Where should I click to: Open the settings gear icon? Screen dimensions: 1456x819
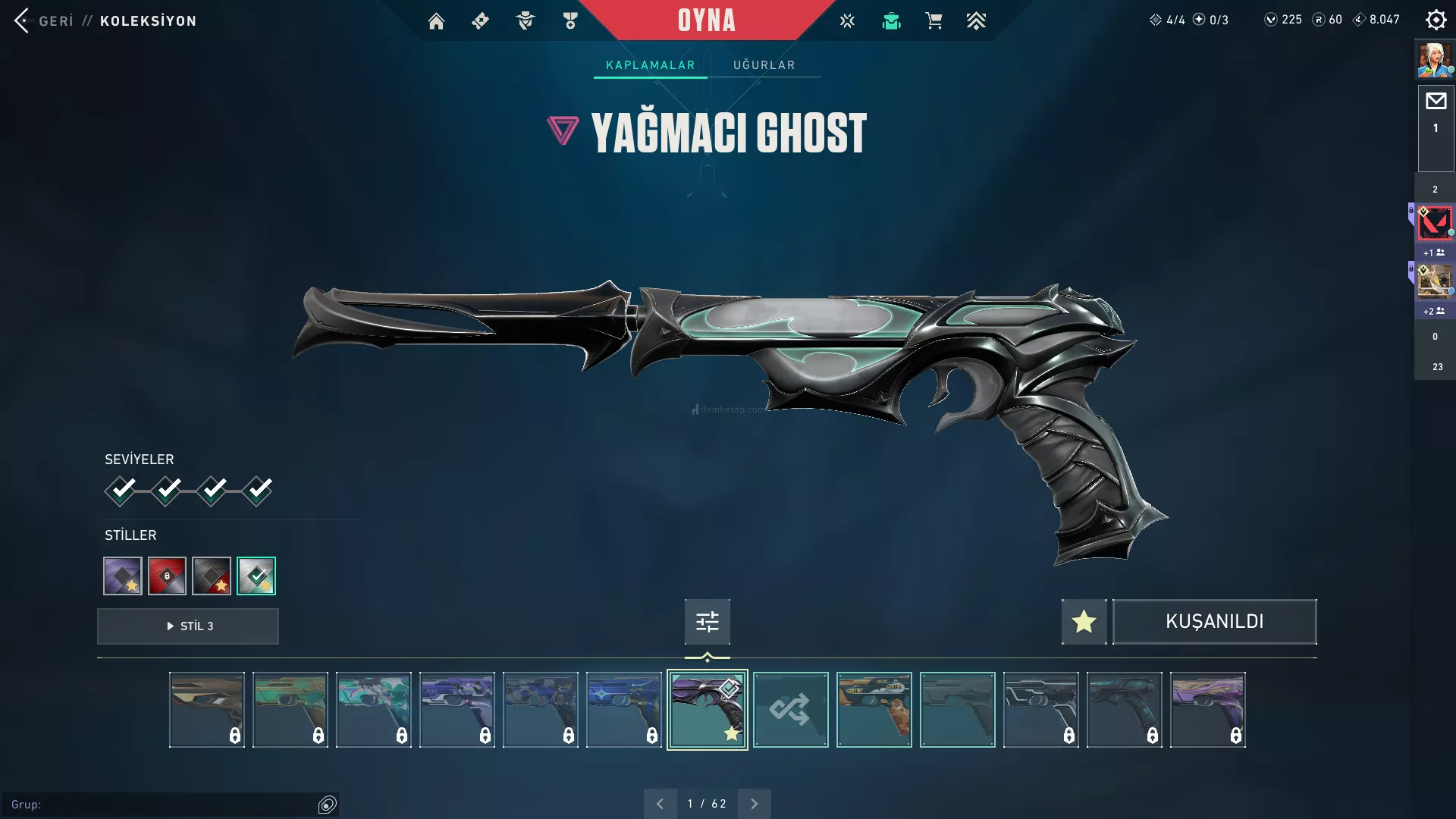click(1436, 20)
